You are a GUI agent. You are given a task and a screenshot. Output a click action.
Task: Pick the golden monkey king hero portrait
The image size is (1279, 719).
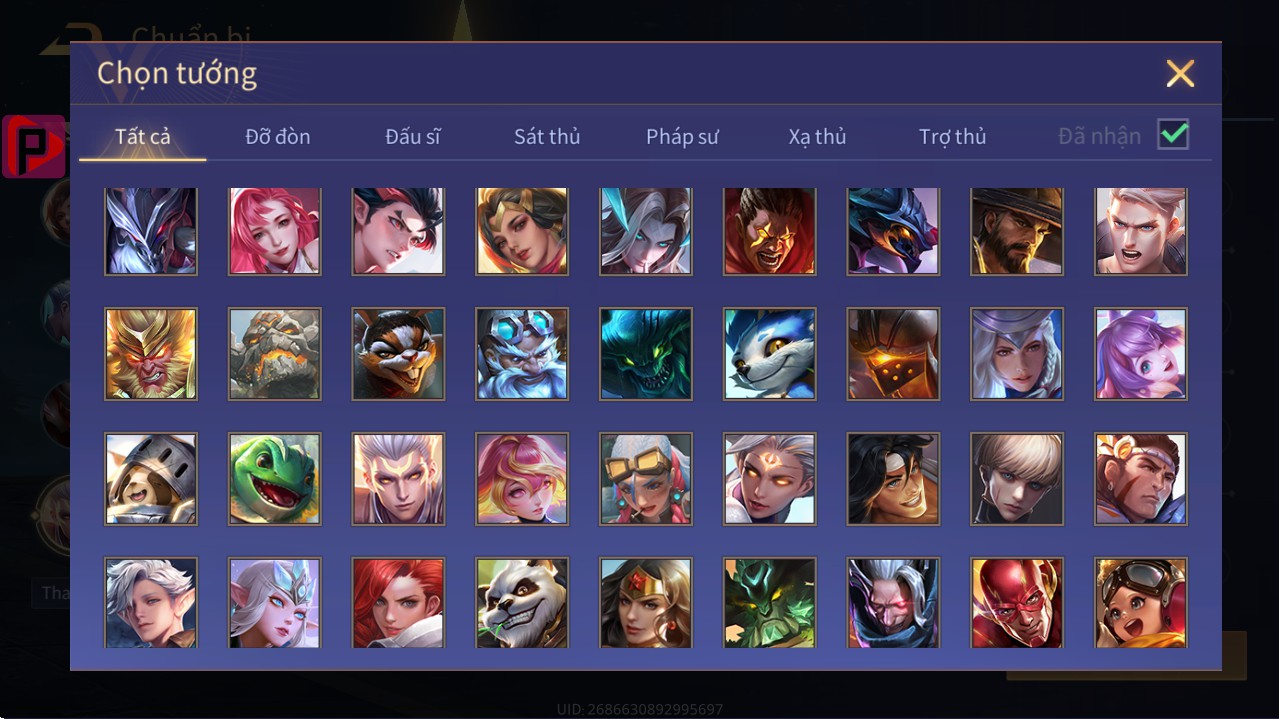[151, 354]
